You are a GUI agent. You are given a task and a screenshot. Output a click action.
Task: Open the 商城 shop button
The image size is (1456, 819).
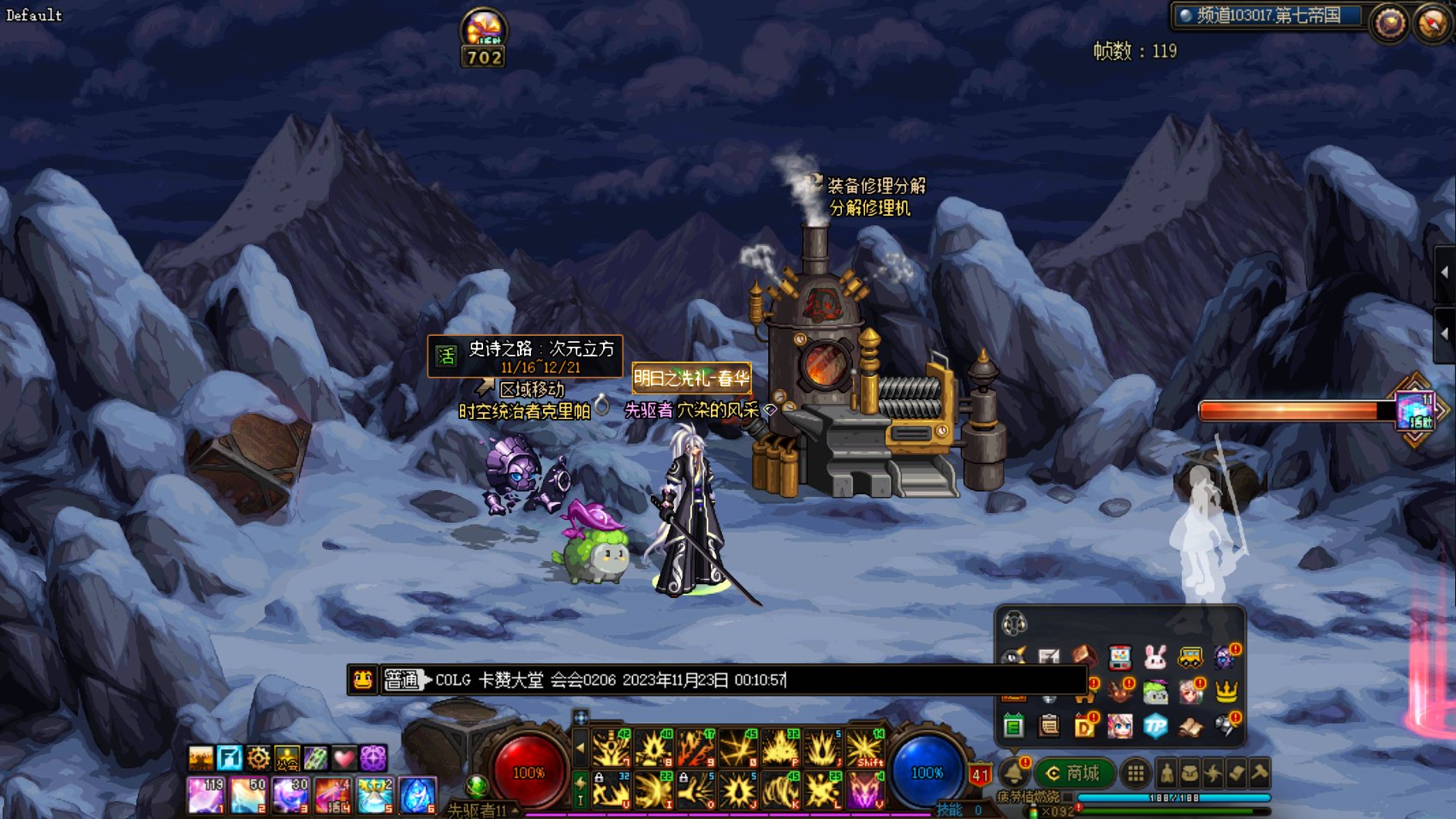(x=1074, y=774)
